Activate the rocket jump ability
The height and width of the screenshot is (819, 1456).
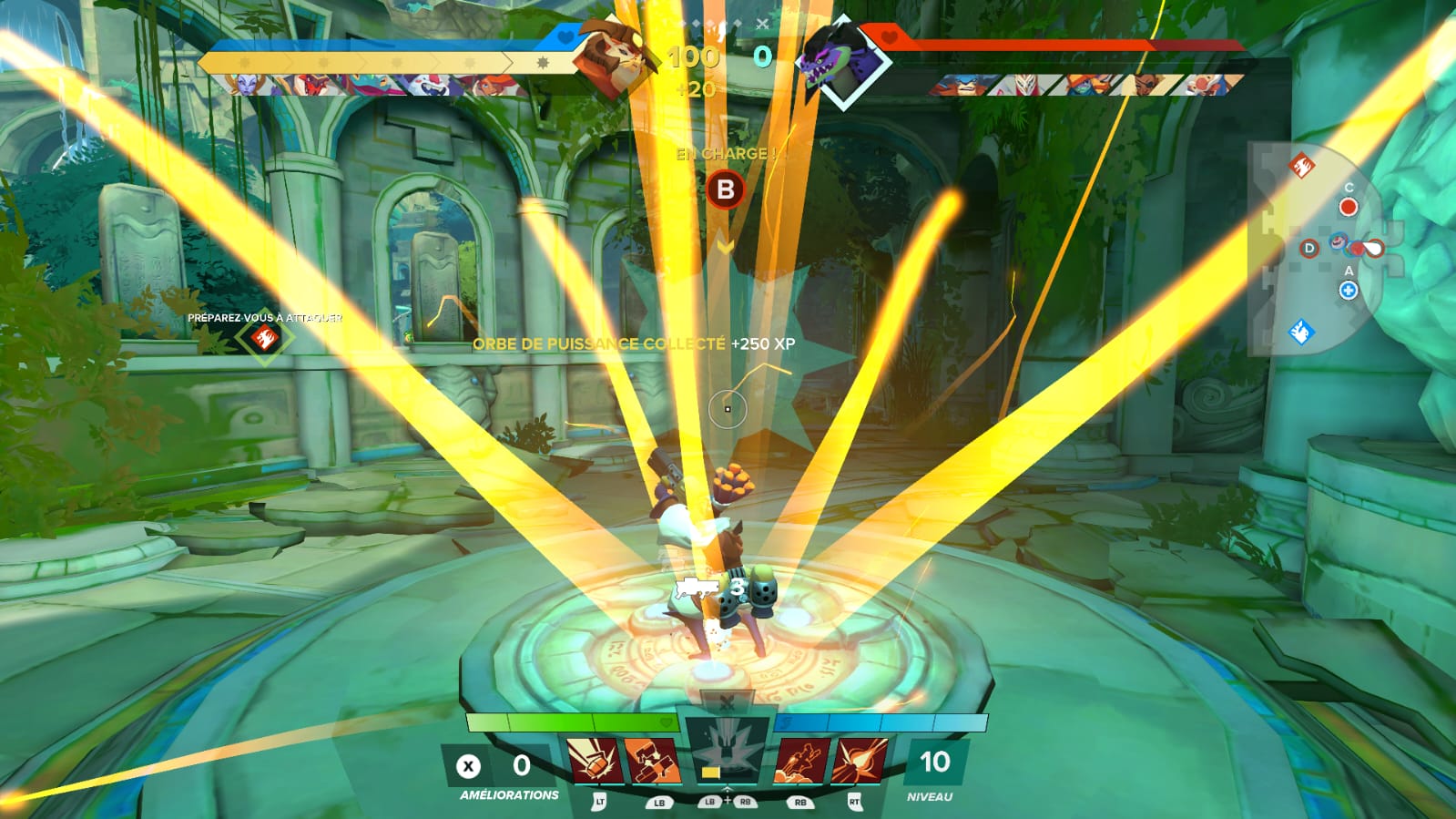[x=801, y=761]
